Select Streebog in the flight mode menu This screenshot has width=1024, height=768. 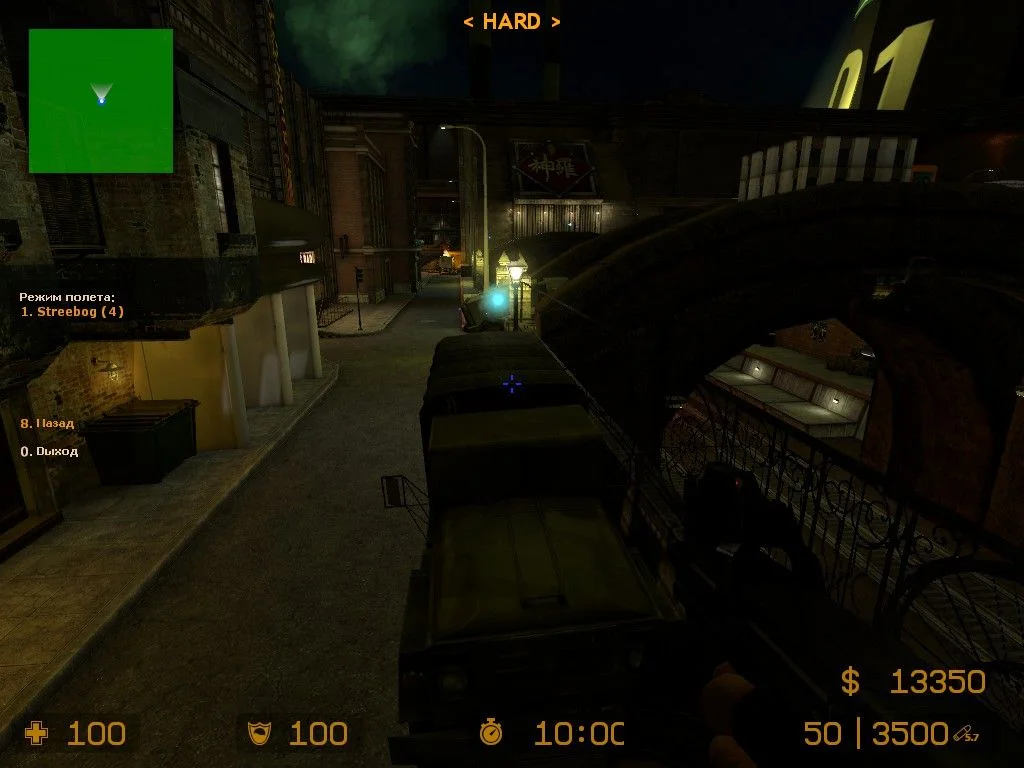[x=74, y=312]
